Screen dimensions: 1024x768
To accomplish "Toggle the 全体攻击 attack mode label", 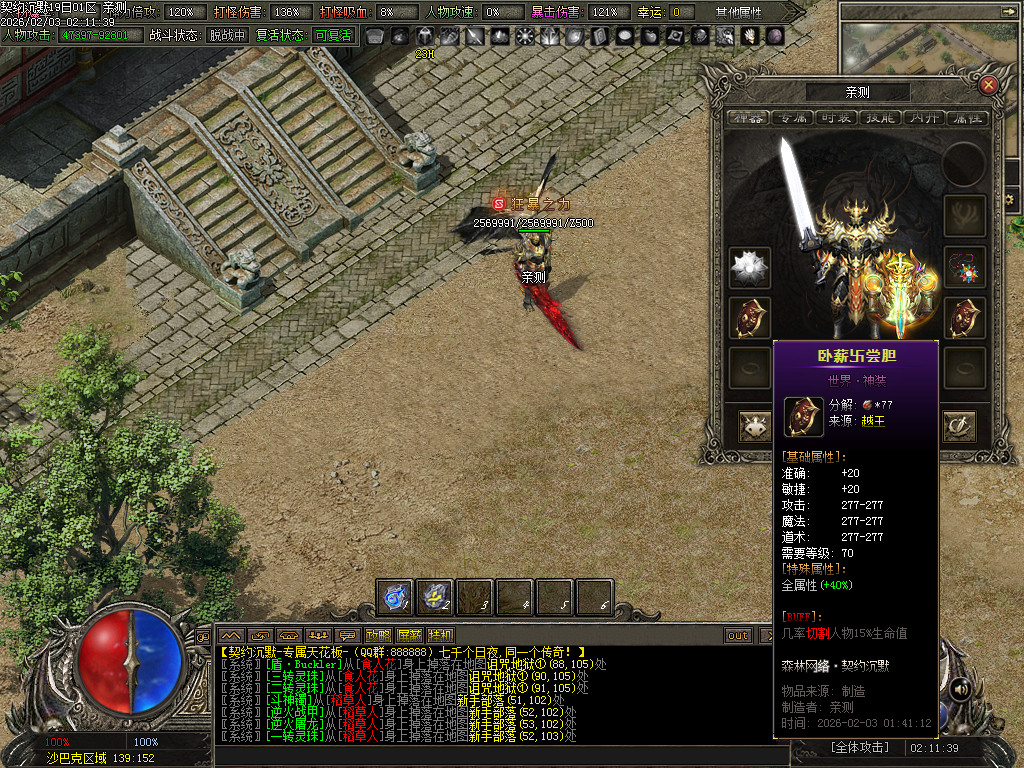I will pyautogui.click(x=859, y=747).
